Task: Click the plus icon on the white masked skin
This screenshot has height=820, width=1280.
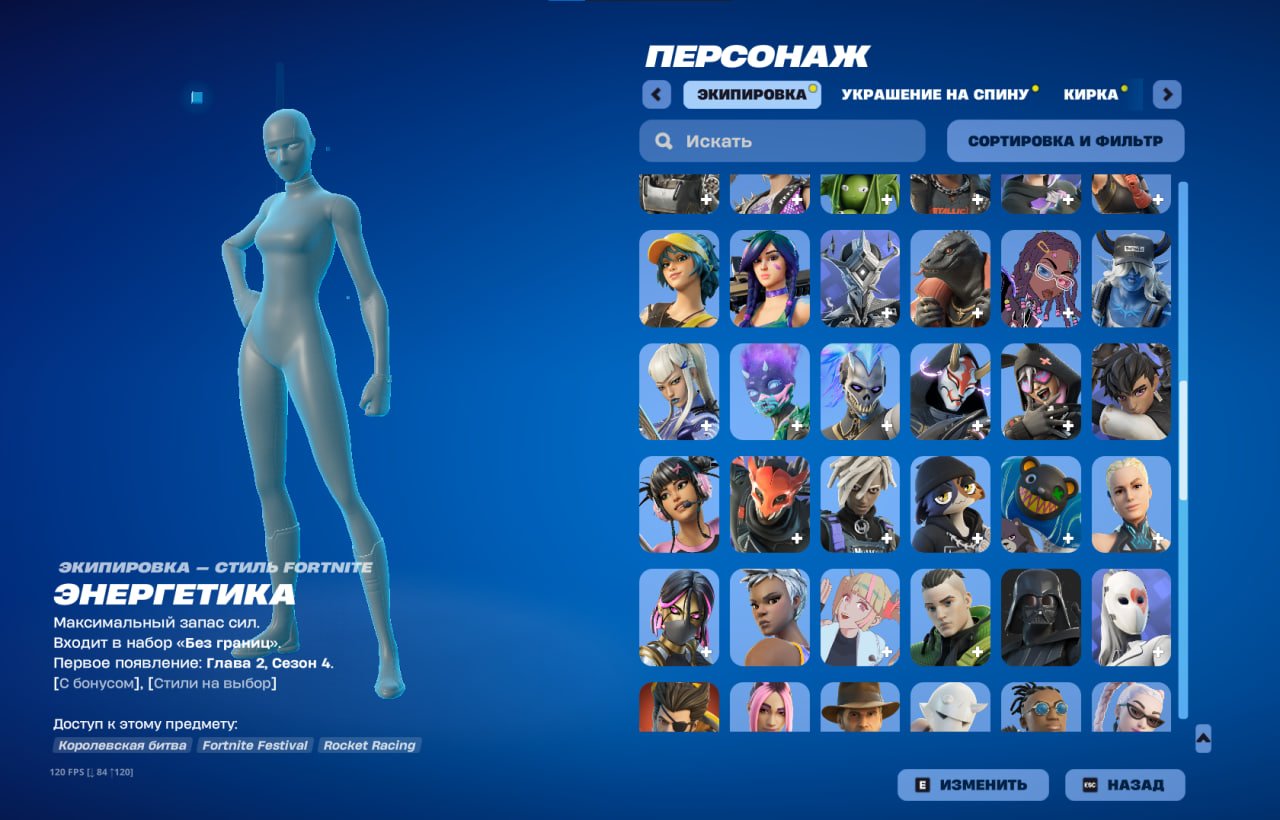Action: (x=1158, y=650)
